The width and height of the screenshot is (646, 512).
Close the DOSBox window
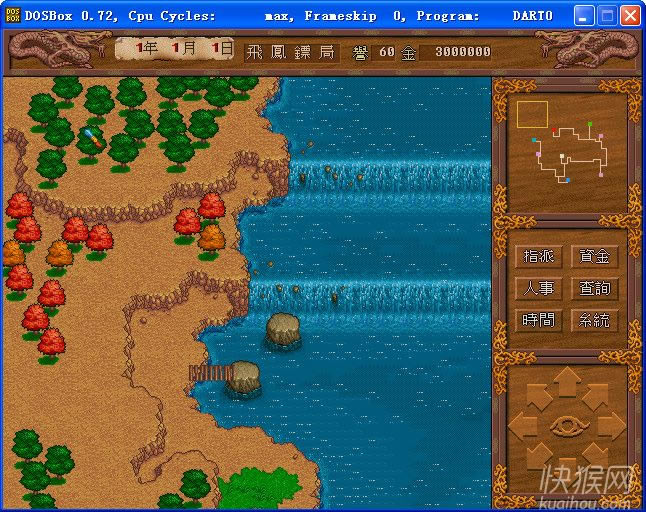point(630,16)
